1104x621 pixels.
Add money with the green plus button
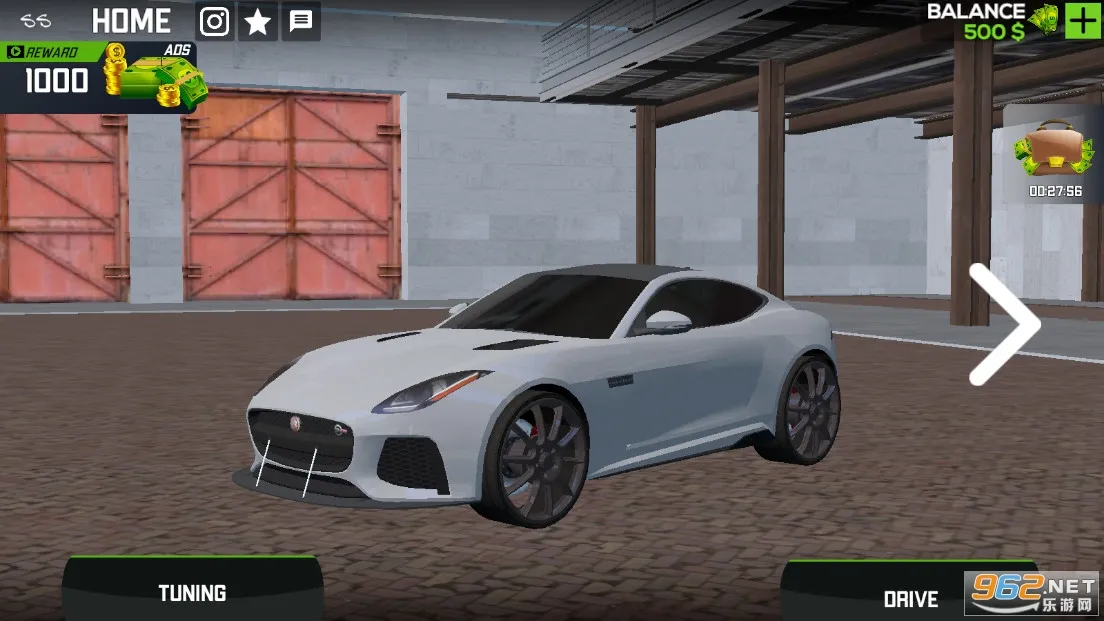[1082, 21]
